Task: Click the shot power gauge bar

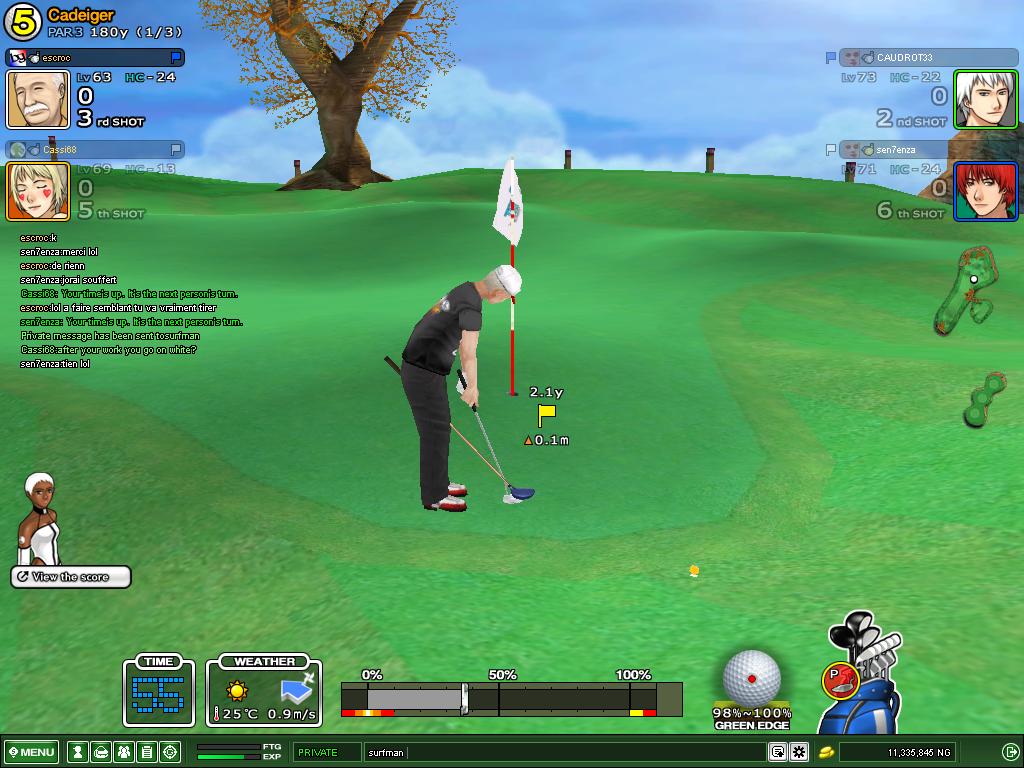Action: [511, 698]
